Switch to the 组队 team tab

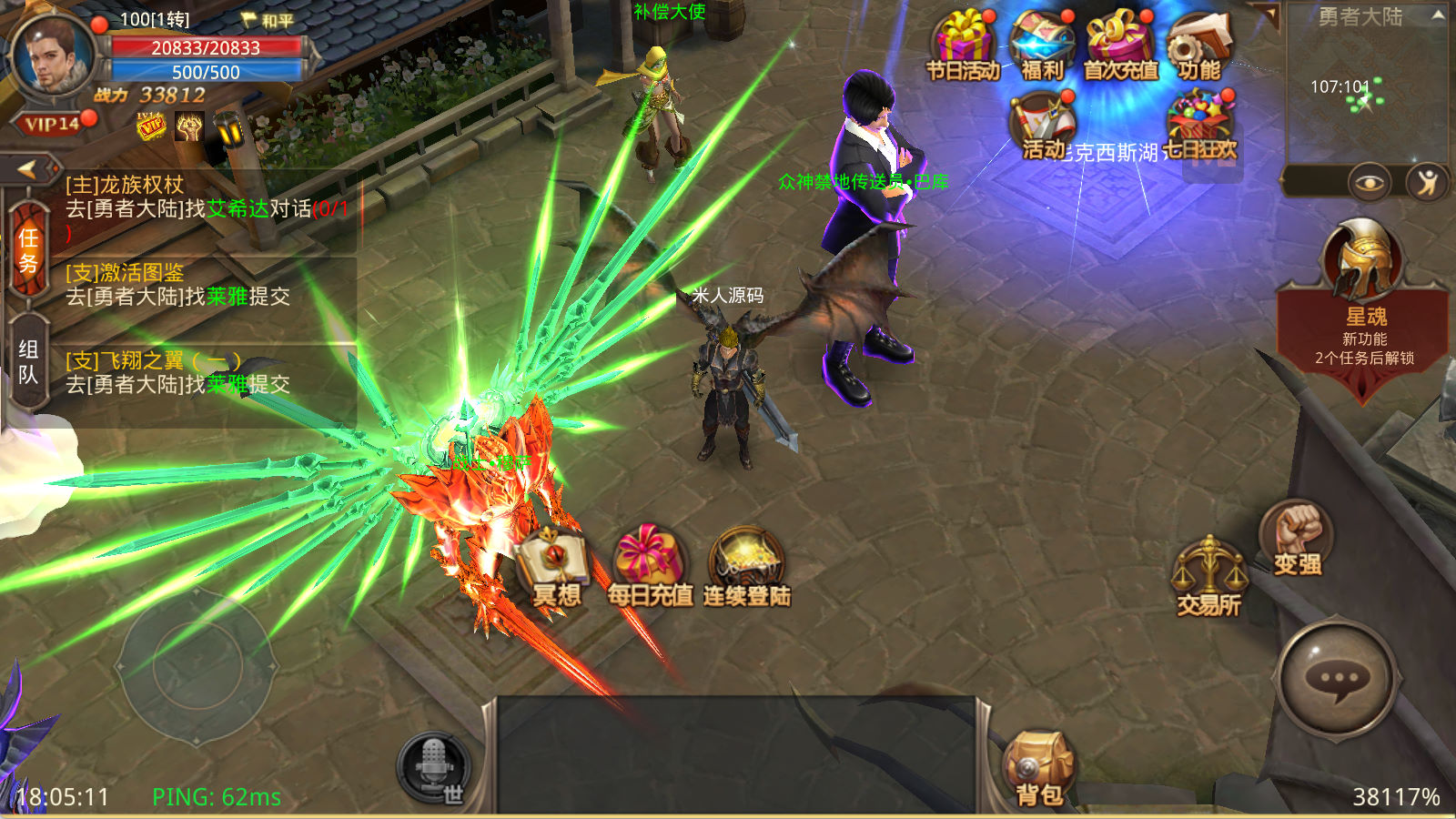[x=28, y=362]
